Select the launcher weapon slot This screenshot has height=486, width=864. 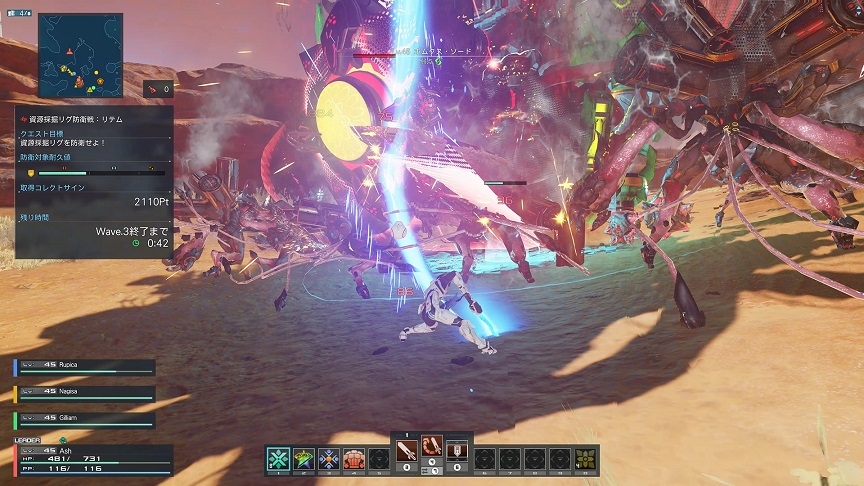457,451
